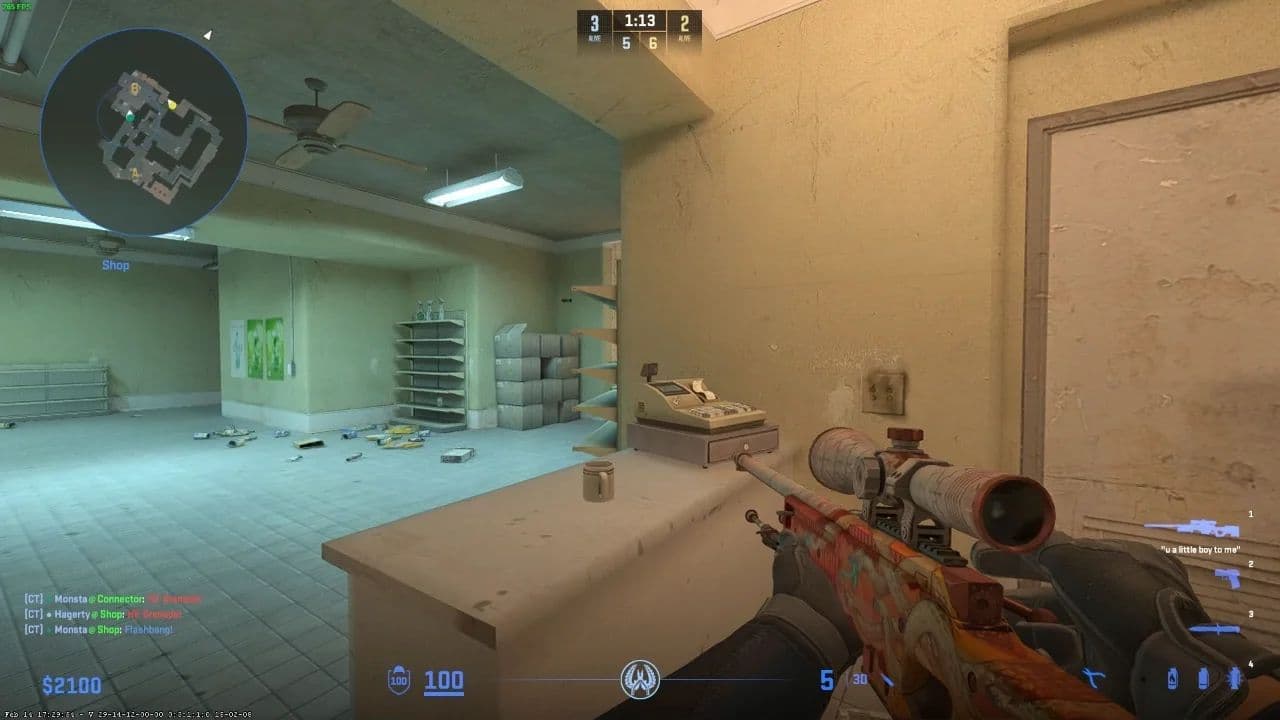Select the smoke grenade icon in slot 4
The height and width of the screenshot is (720, 1280).
pos(1203,678)
